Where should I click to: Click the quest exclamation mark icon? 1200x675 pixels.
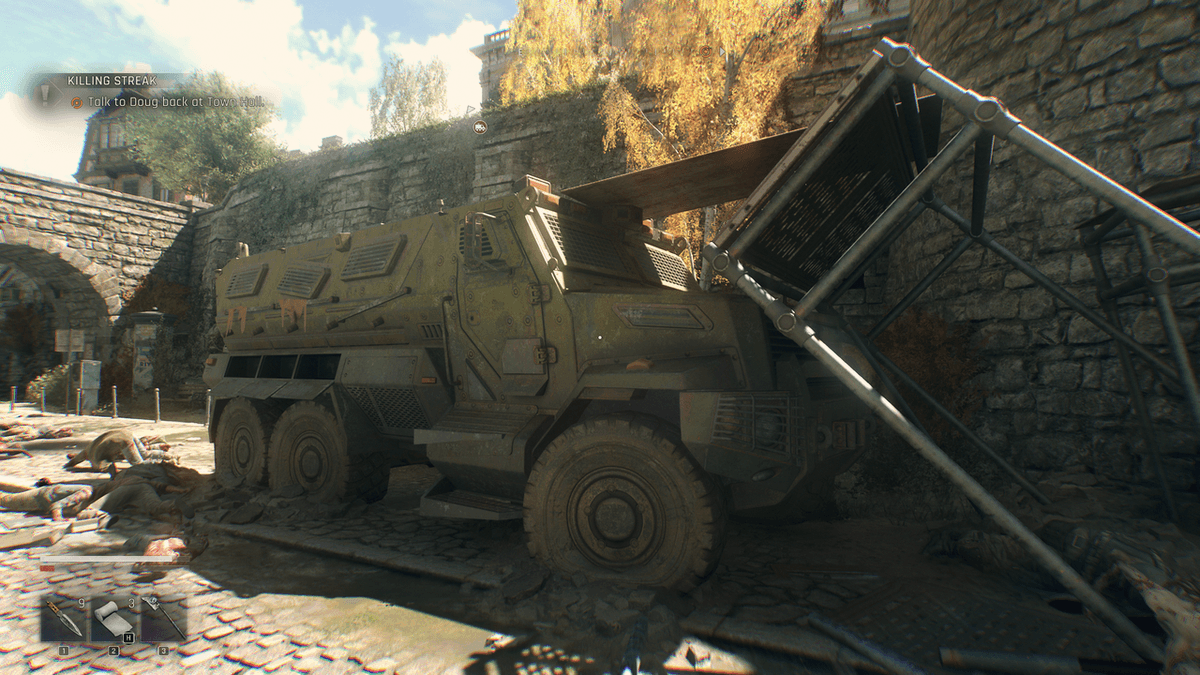pyautogui.click(x=44, y=93)
